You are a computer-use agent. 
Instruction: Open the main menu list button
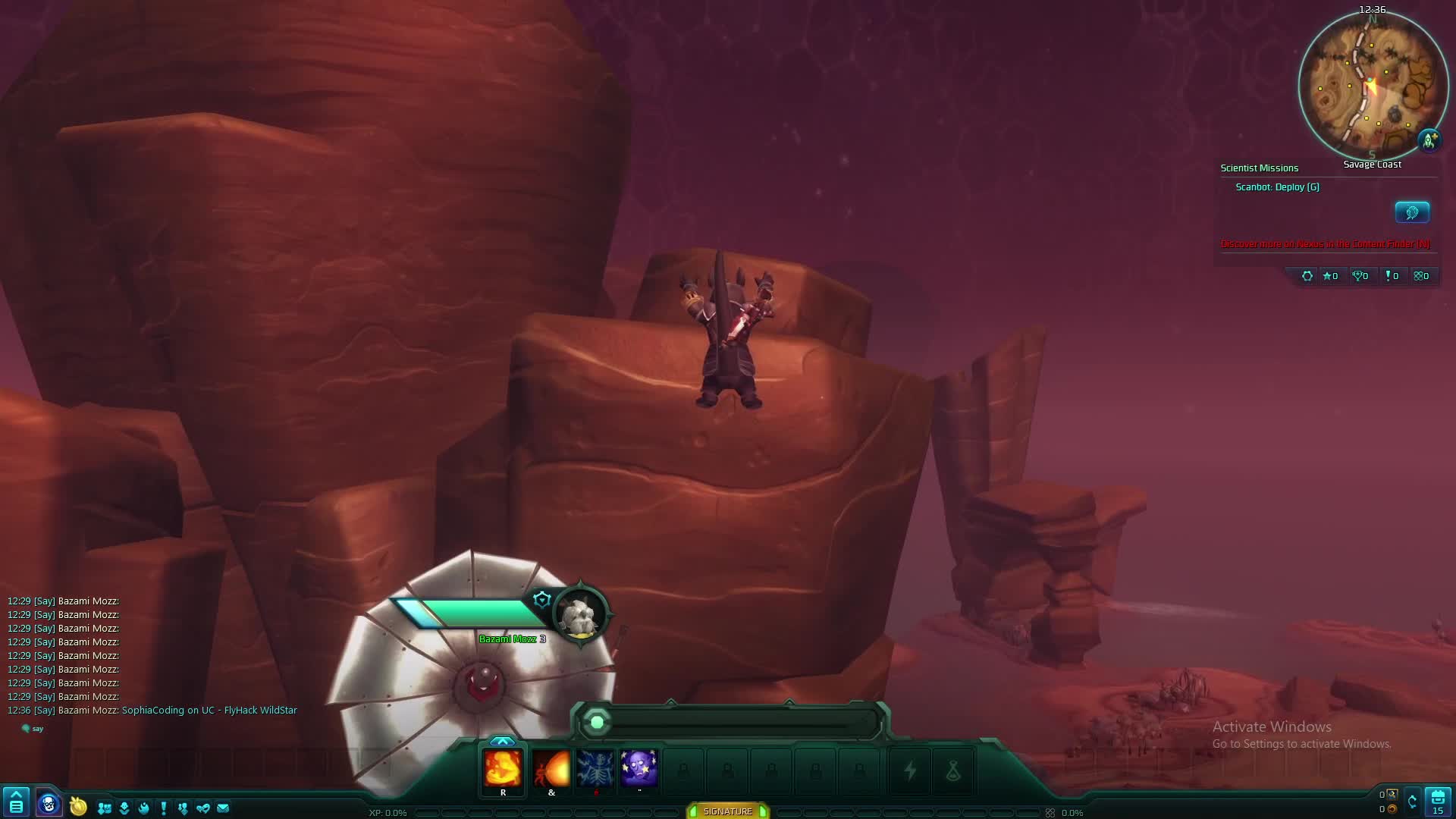pos(16,803)
